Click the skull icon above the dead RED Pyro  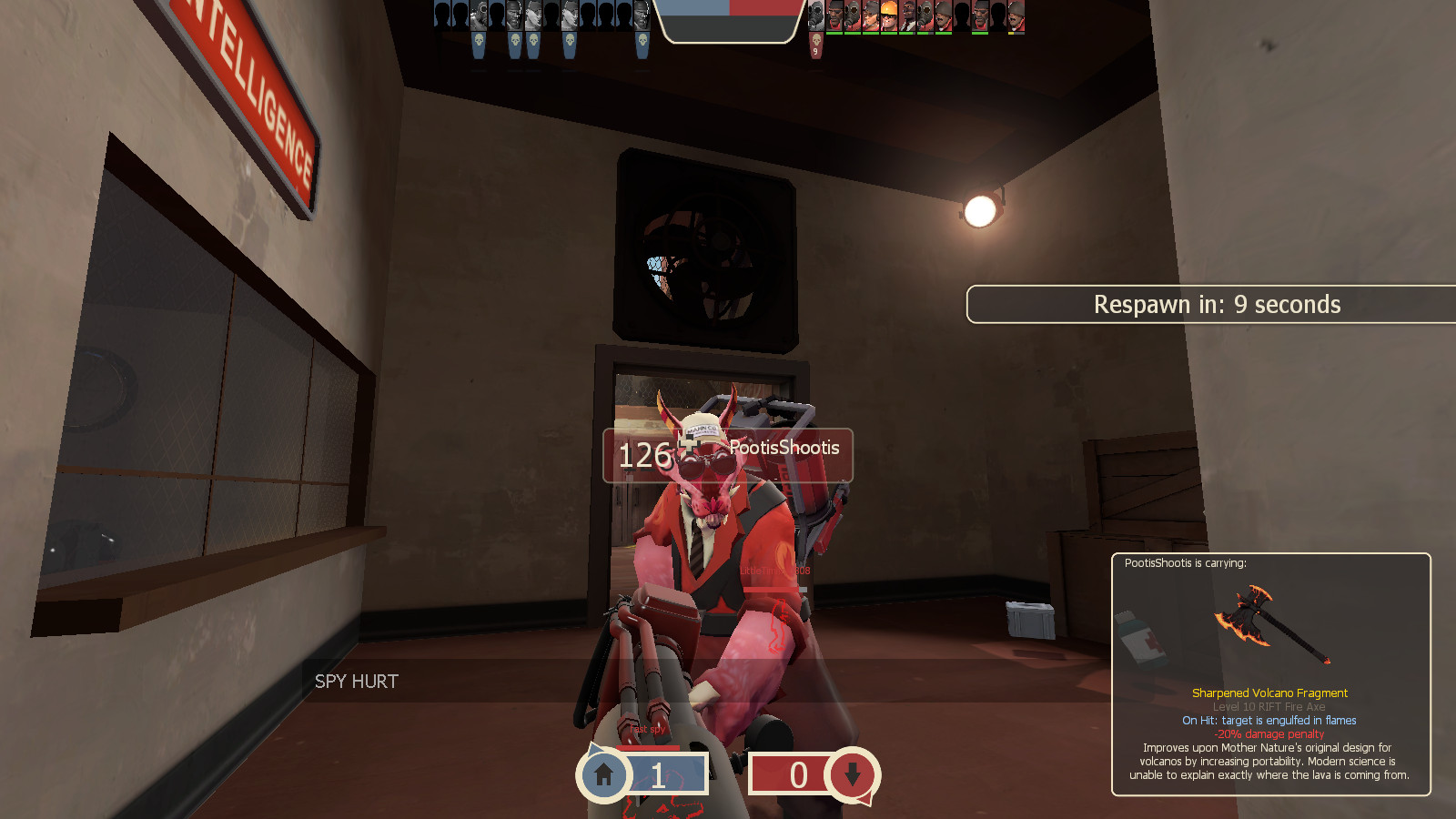click(x=816, y=41)
